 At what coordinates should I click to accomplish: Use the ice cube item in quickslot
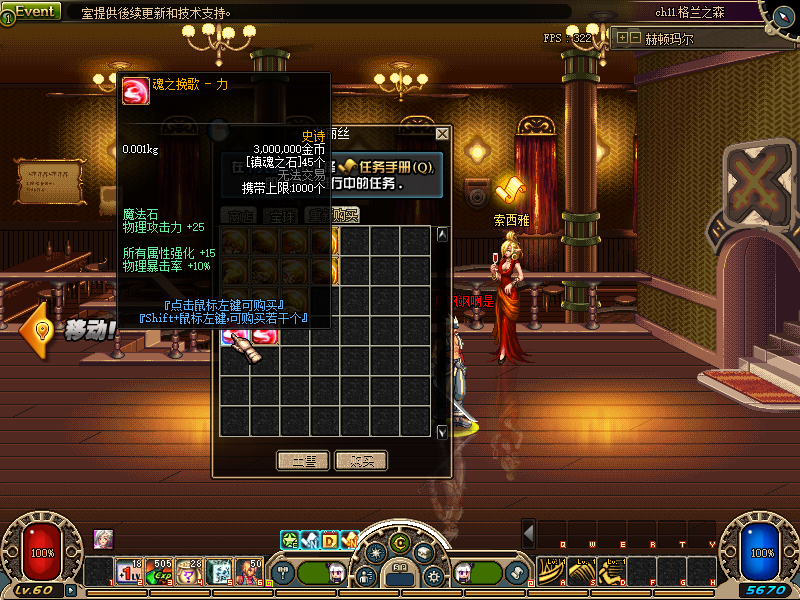219,572
